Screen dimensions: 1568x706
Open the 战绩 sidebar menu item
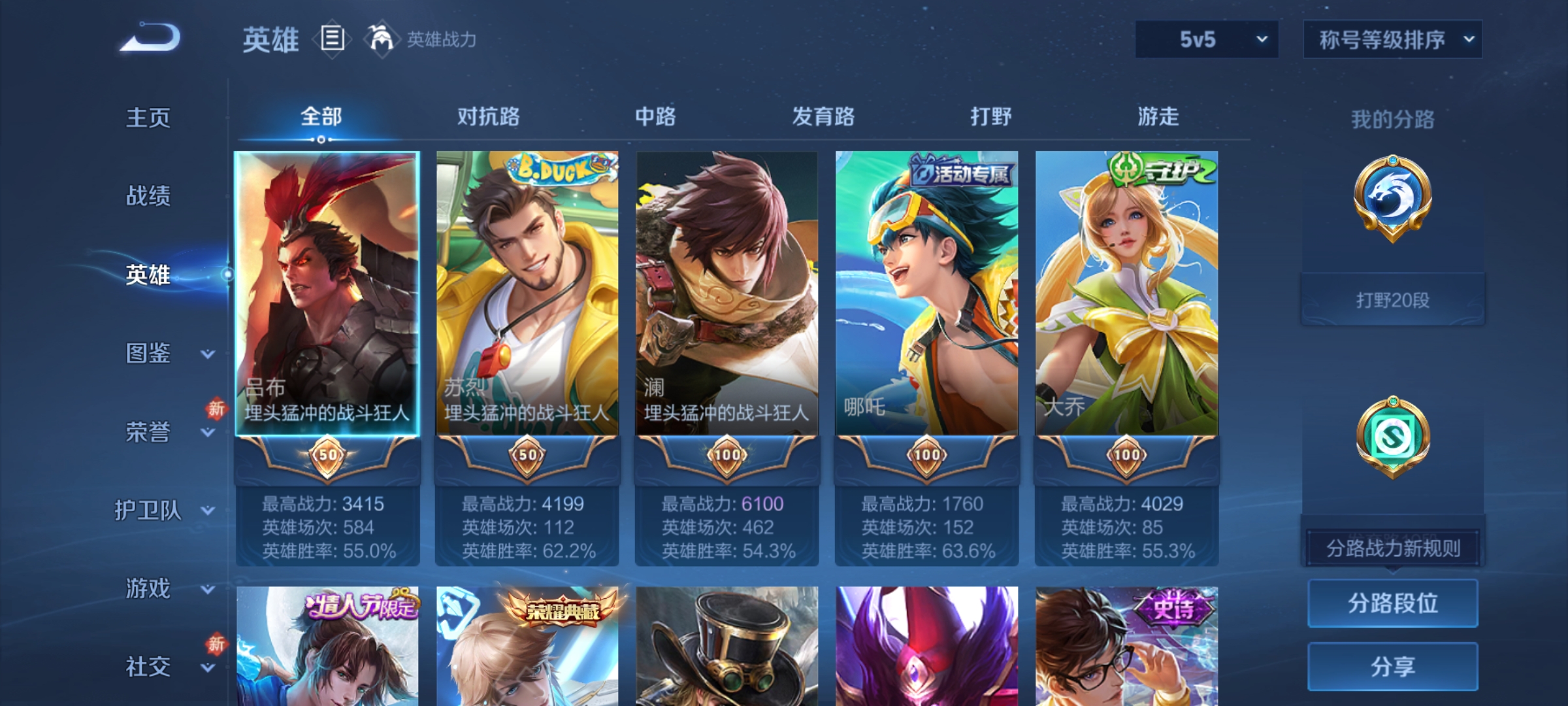tap(149, 197)
